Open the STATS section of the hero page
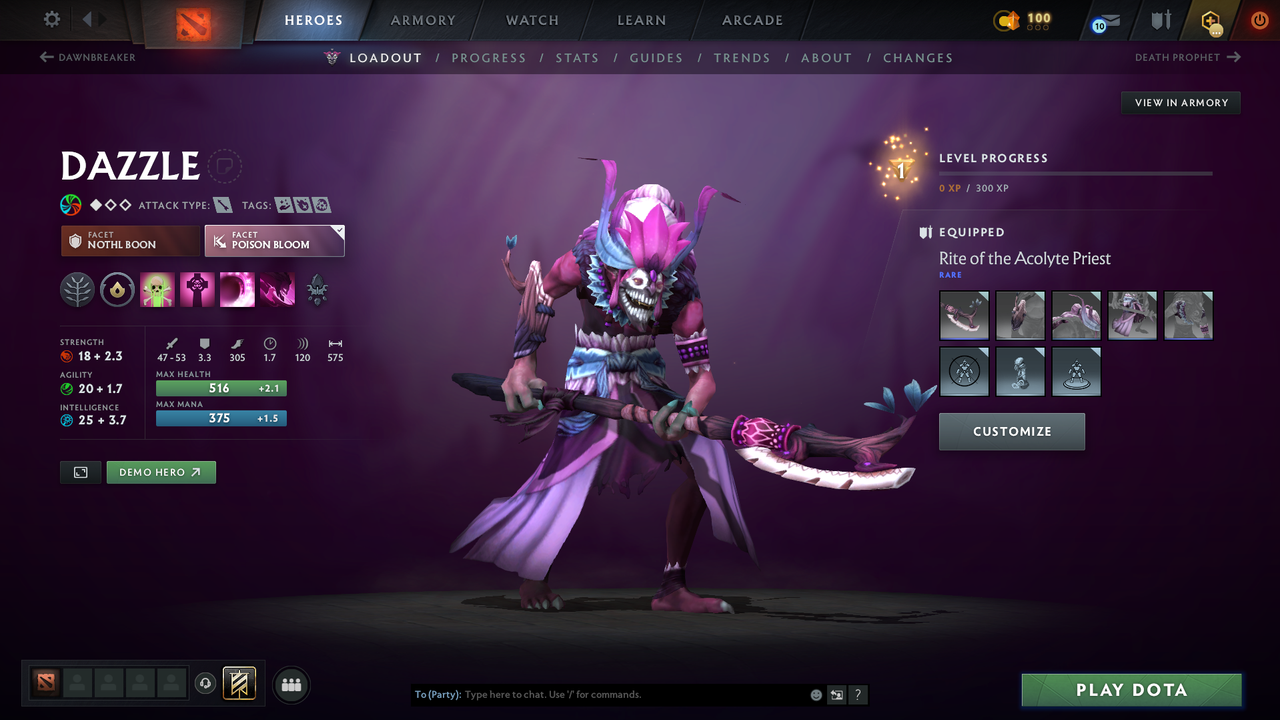This screenshot has width=1280, height=720. click(x=577, y=58)
